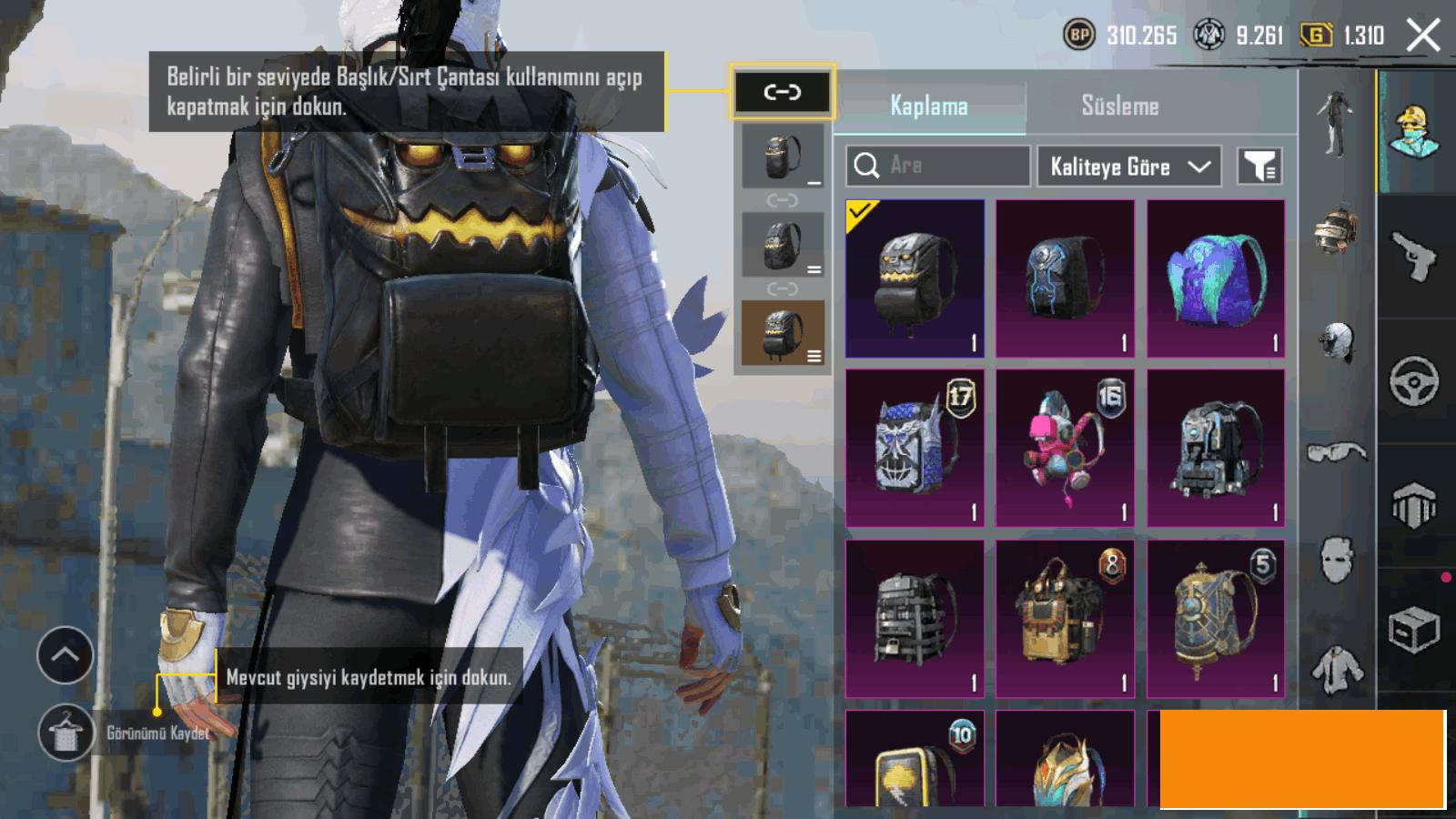1456x819 pixels.
Task: Pick the pink robot backpack skin
Action: [x=1065, y=448]
